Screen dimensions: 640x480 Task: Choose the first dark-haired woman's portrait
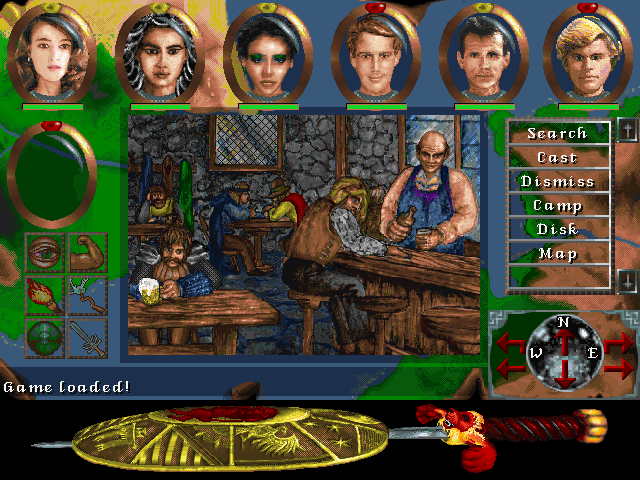pyautogui.click(x=46, y=52)
